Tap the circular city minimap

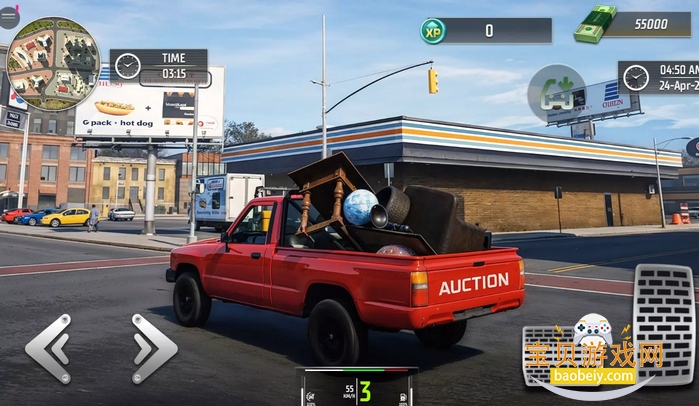click(53, 62)
